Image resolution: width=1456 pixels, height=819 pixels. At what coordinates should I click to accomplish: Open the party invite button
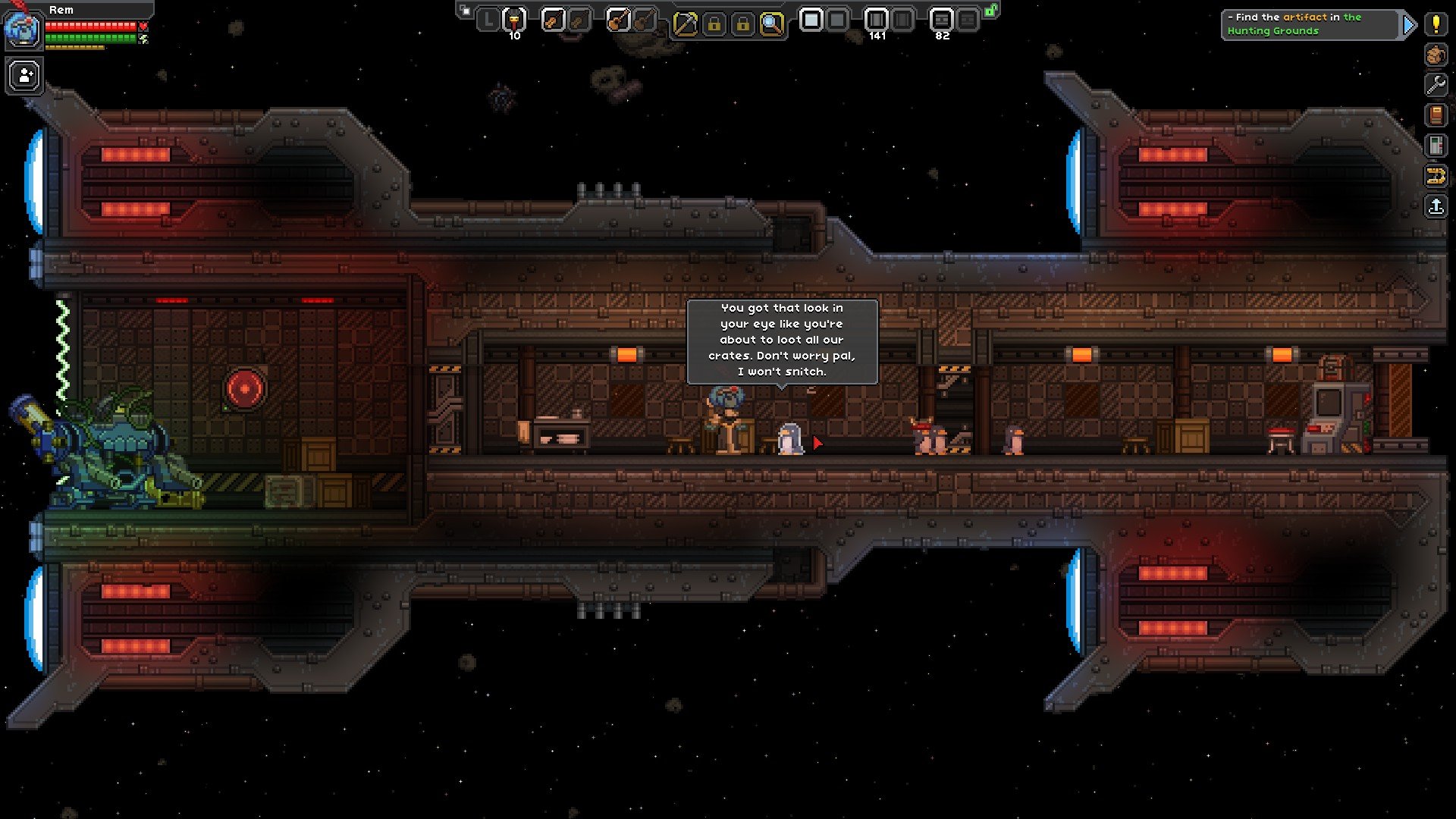click(x=25, y=76)
